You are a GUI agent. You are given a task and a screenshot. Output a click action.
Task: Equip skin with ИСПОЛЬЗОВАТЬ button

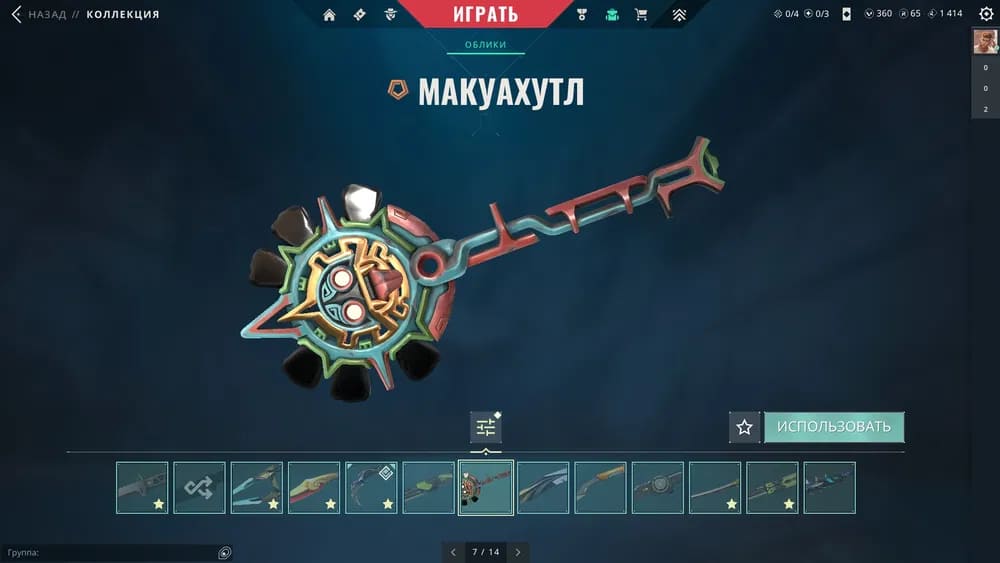coord(834,427)
